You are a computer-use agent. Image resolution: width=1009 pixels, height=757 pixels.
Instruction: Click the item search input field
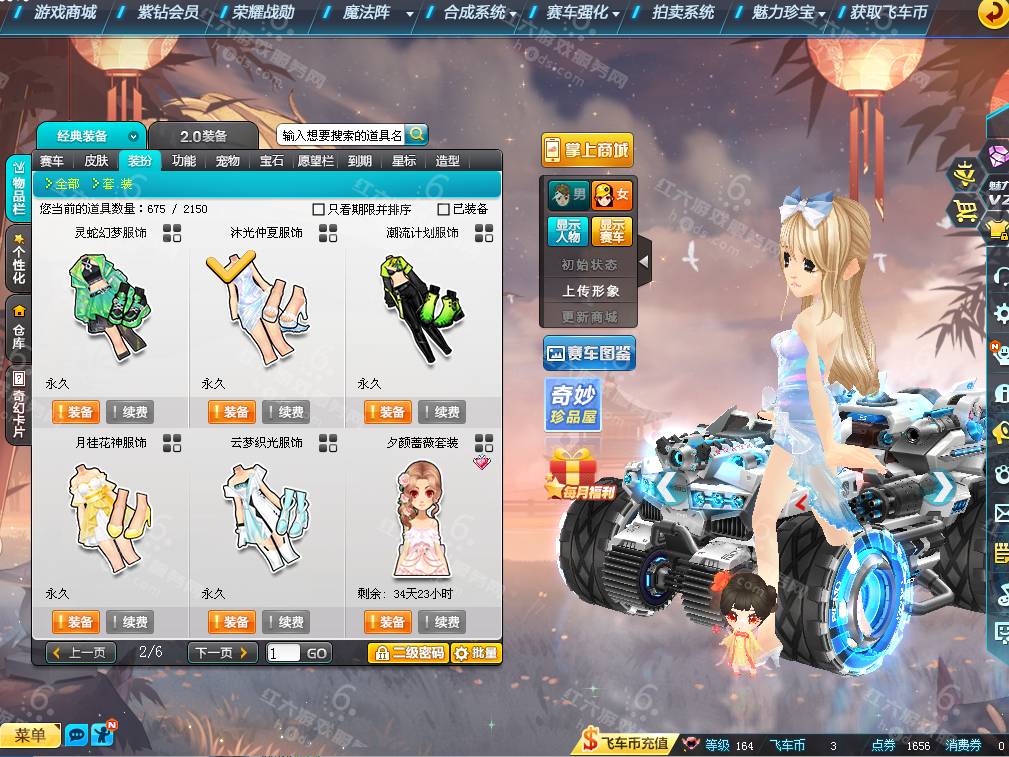tap(341, 135)
